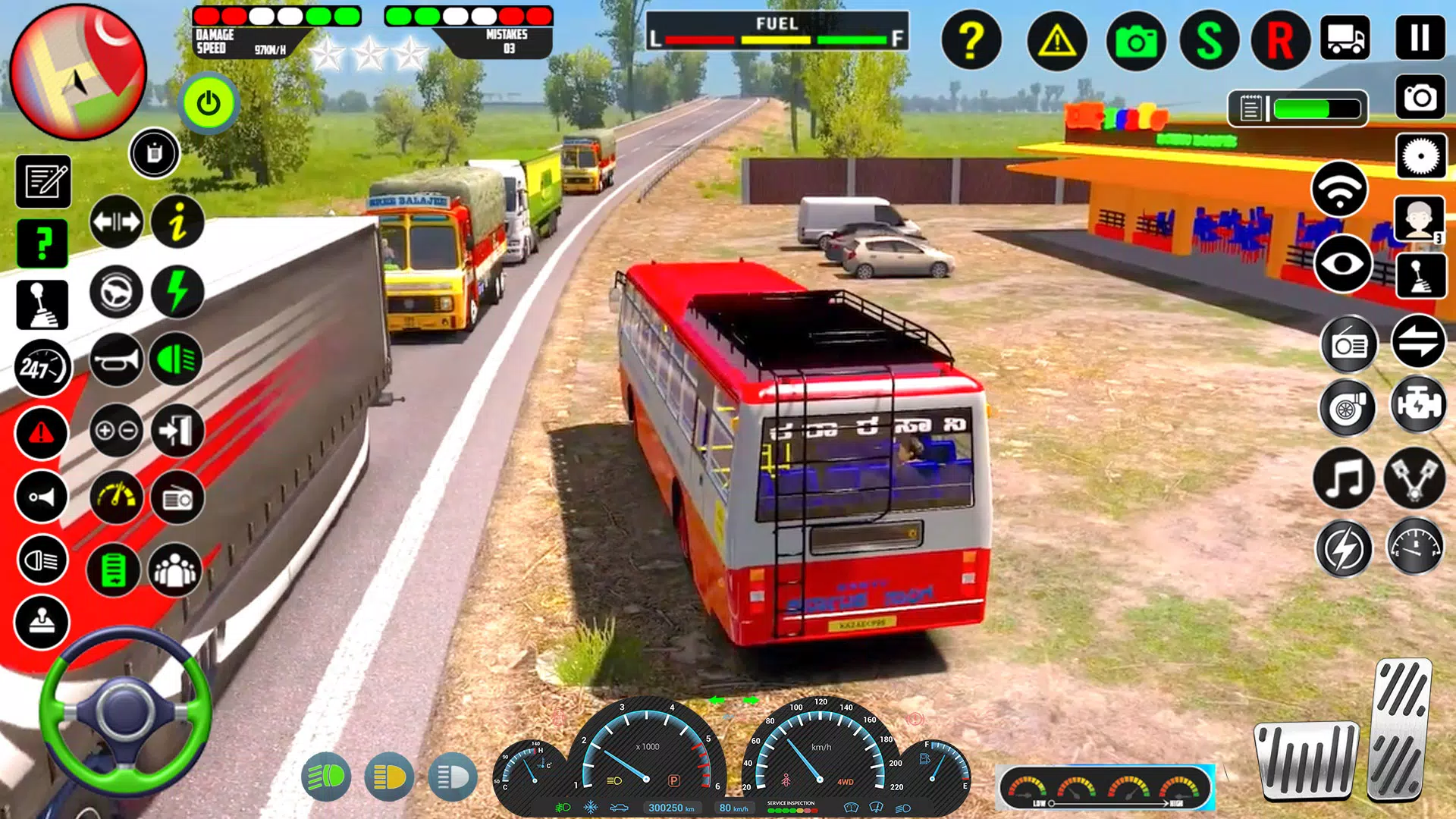This screenshot has width=1456, height=819.
Task: Click the green steering wheel
Action: [125, 711]
